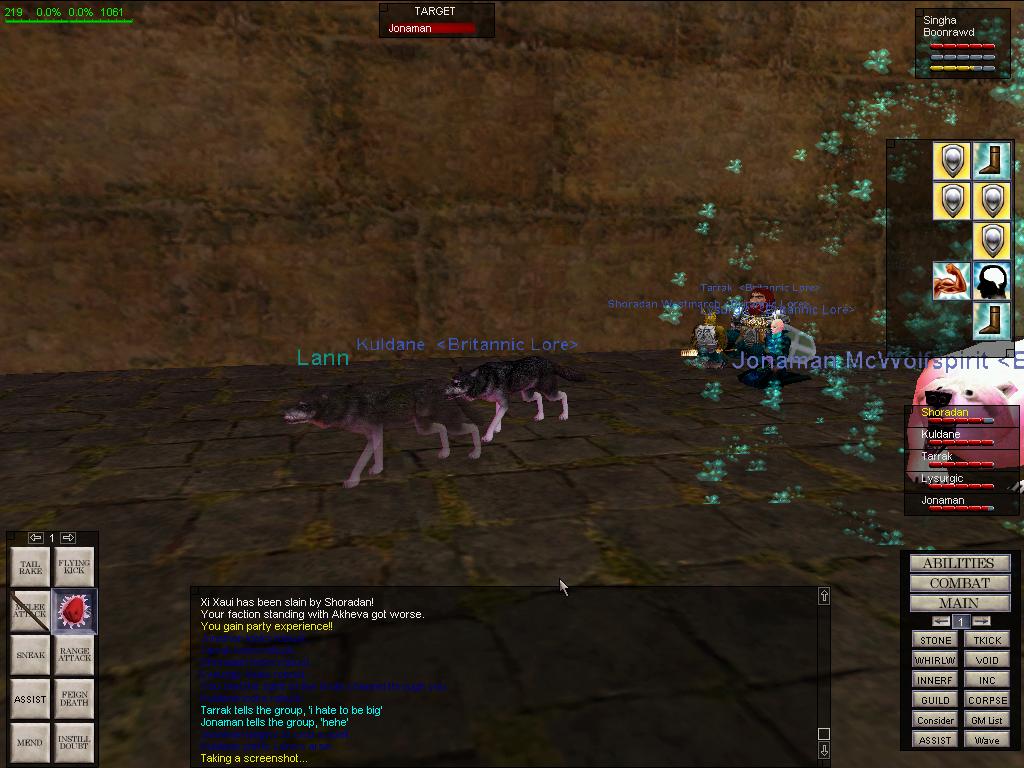The height and width of the screenshot is (768, 1024).
Task: Toggle the Melee Attack button
Action: 30,611
